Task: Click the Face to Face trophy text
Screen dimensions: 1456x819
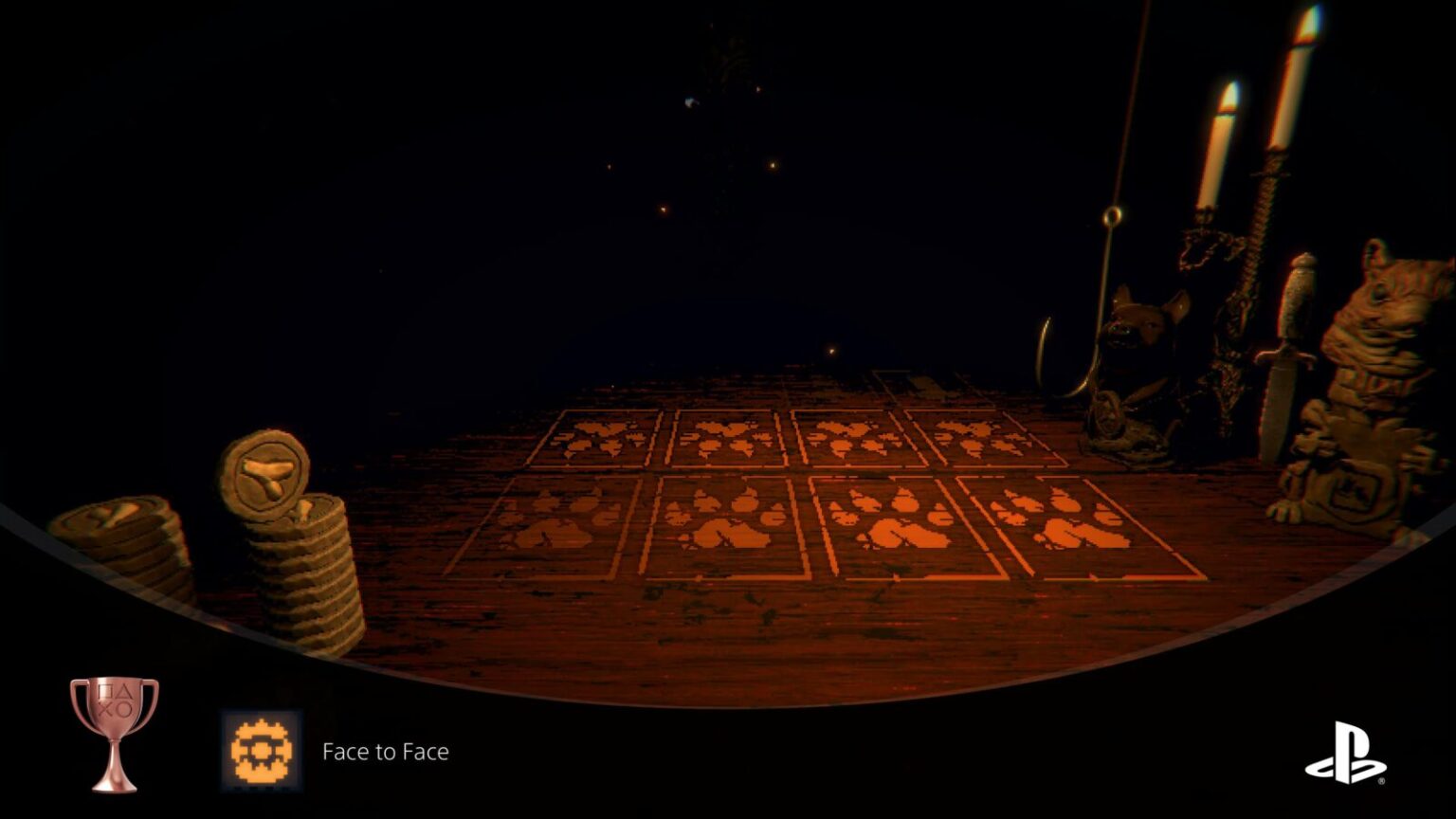Action: [x=385, y=752]
